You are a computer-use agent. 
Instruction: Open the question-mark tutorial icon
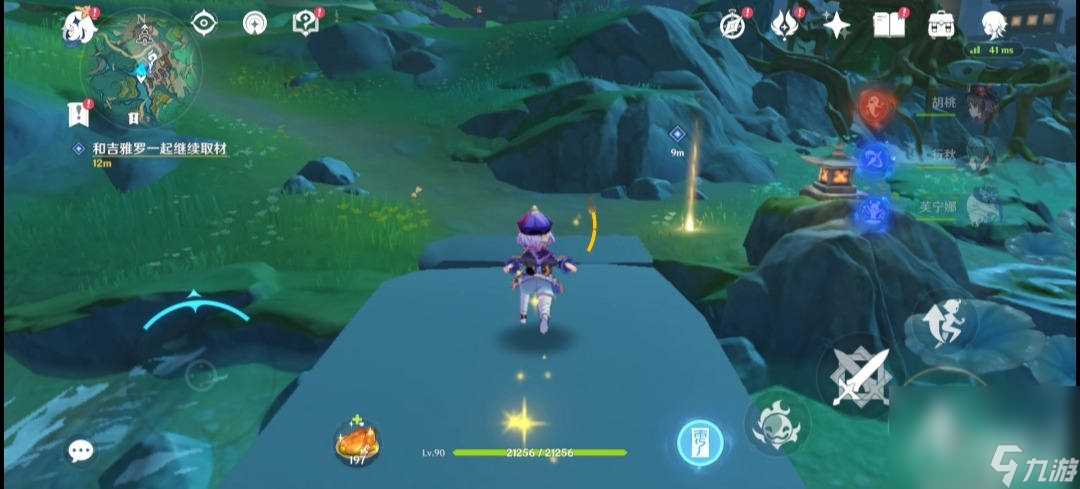click(305, 23)
